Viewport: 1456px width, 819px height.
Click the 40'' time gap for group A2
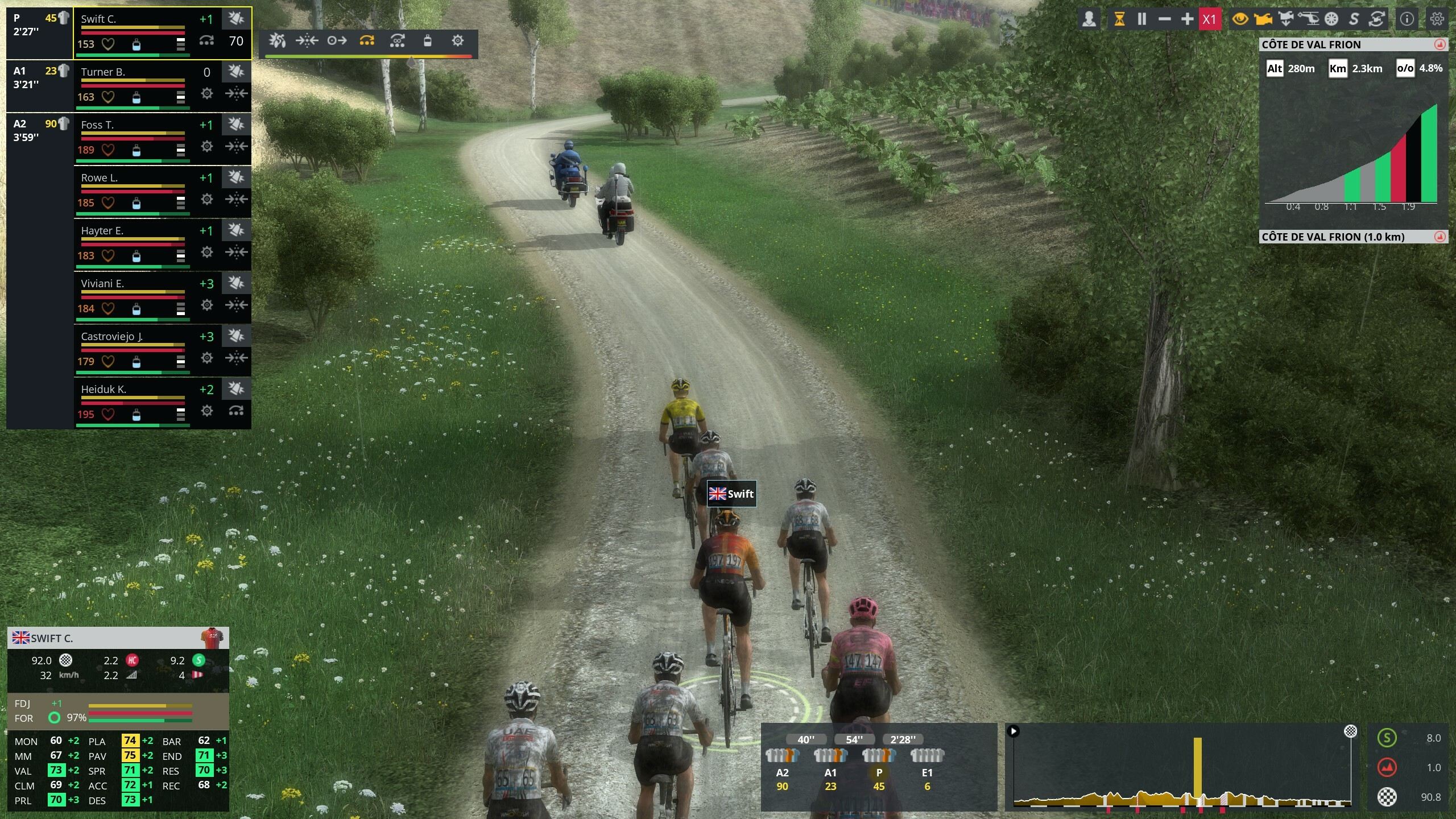tap(807, 739)
